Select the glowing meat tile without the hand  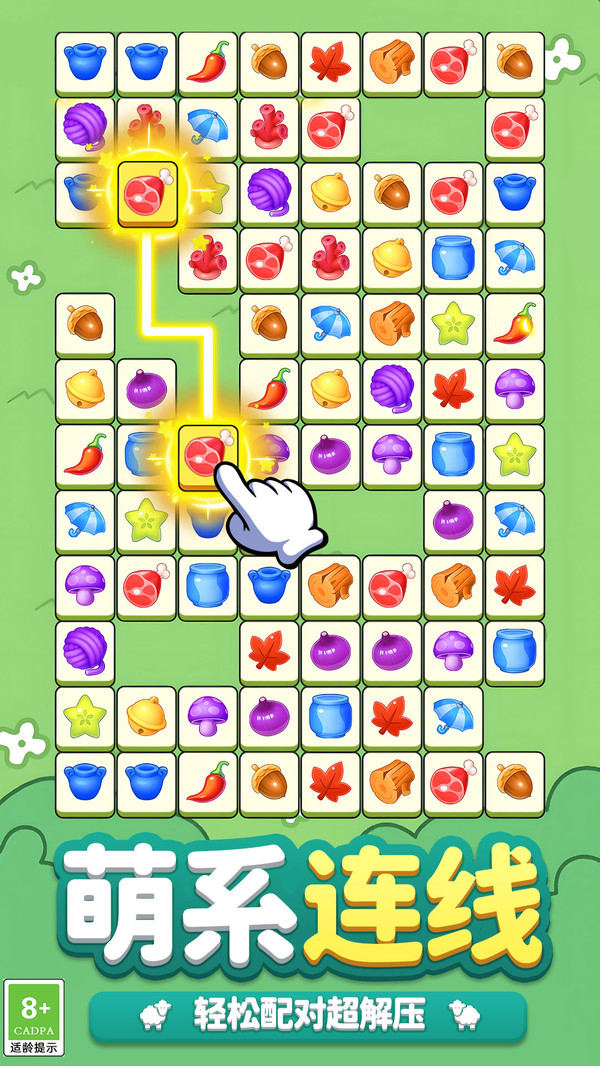coord(147,192)
